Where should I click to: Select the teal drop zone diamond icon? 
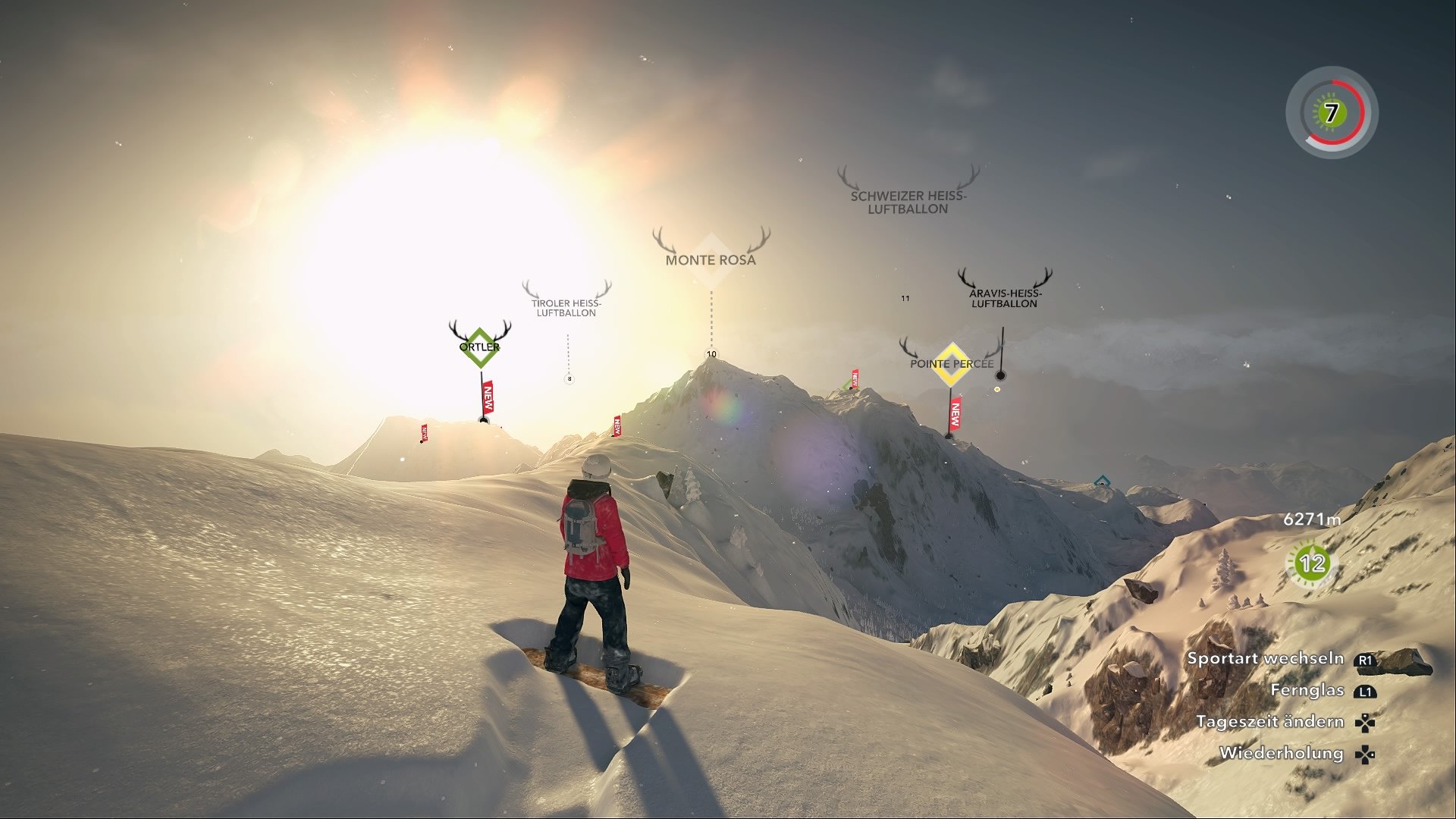coord(1101,479)
